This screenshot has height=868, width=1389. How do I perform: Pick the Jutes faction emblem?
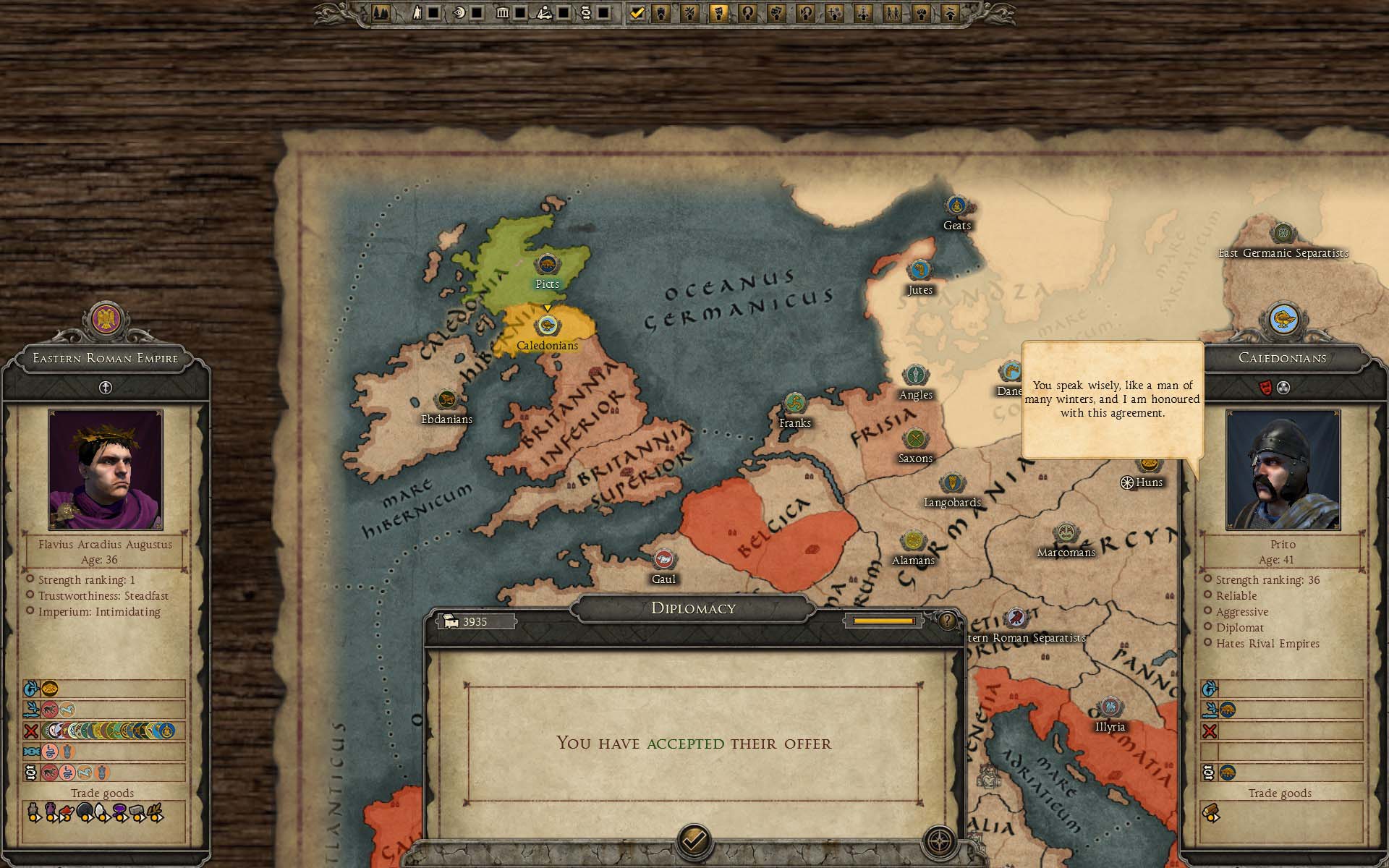[x=919, y=271]
